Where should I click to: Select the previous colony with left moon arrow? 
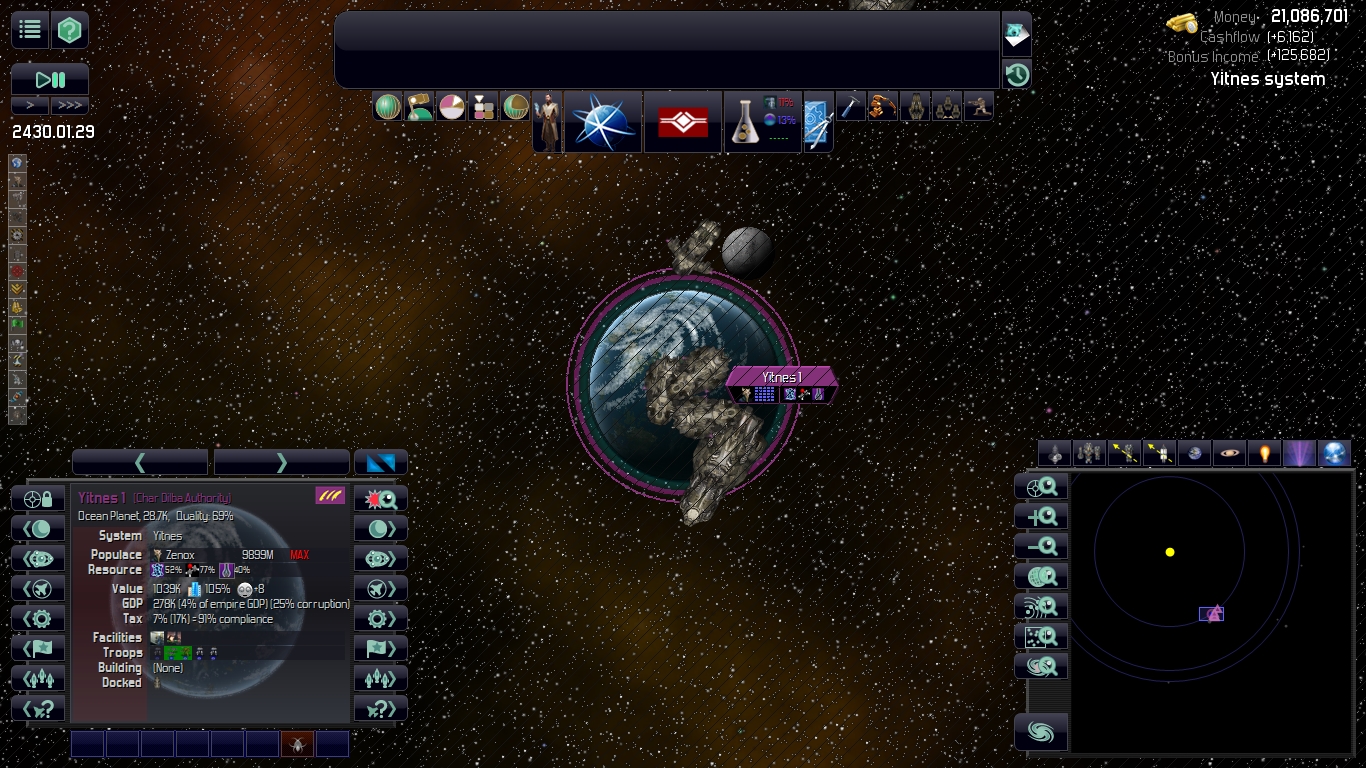pos(38,529)
